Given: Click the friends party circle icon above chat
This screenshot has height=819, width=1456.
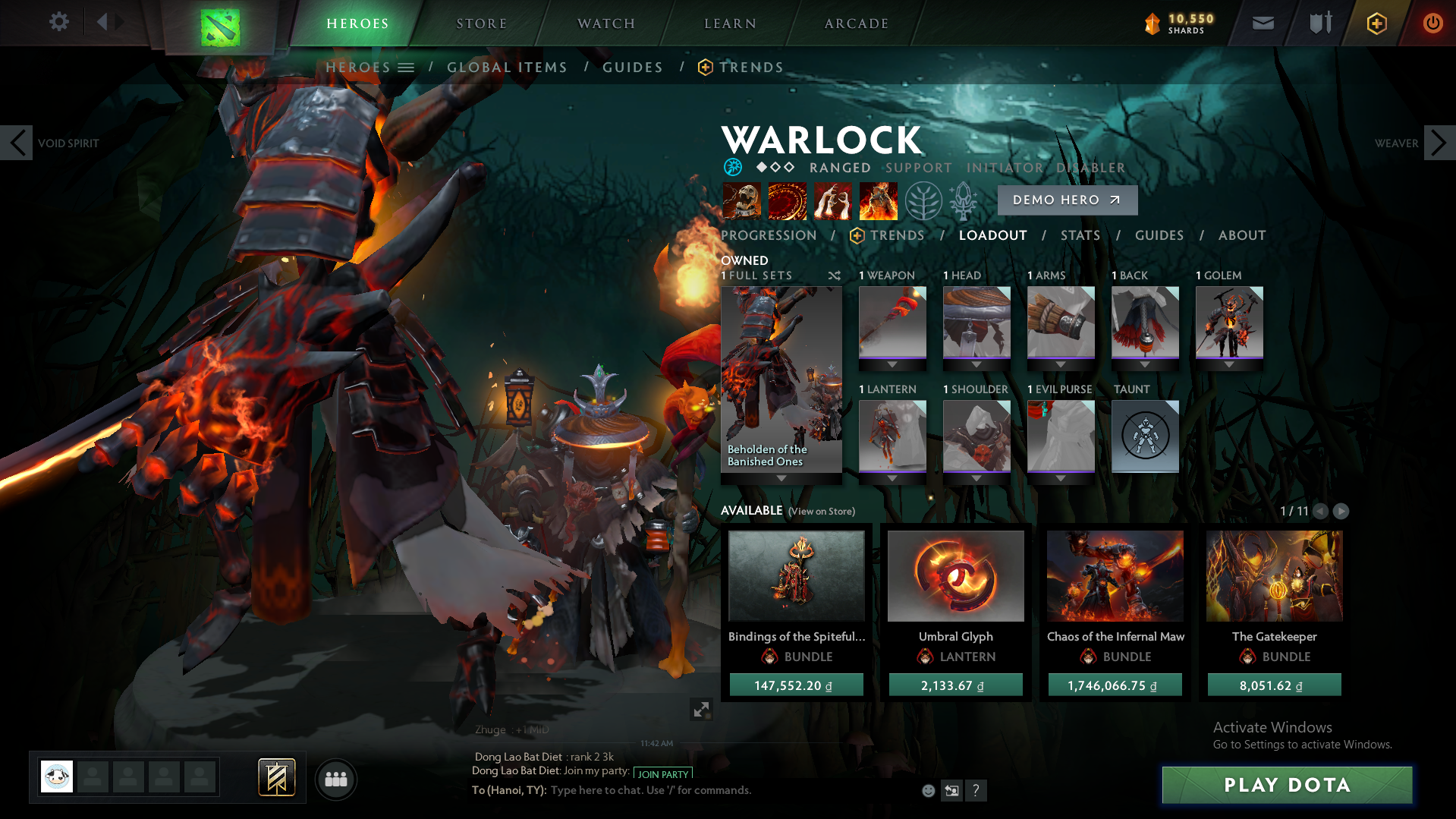Looking at the screenshot, I should pos(336,779).
